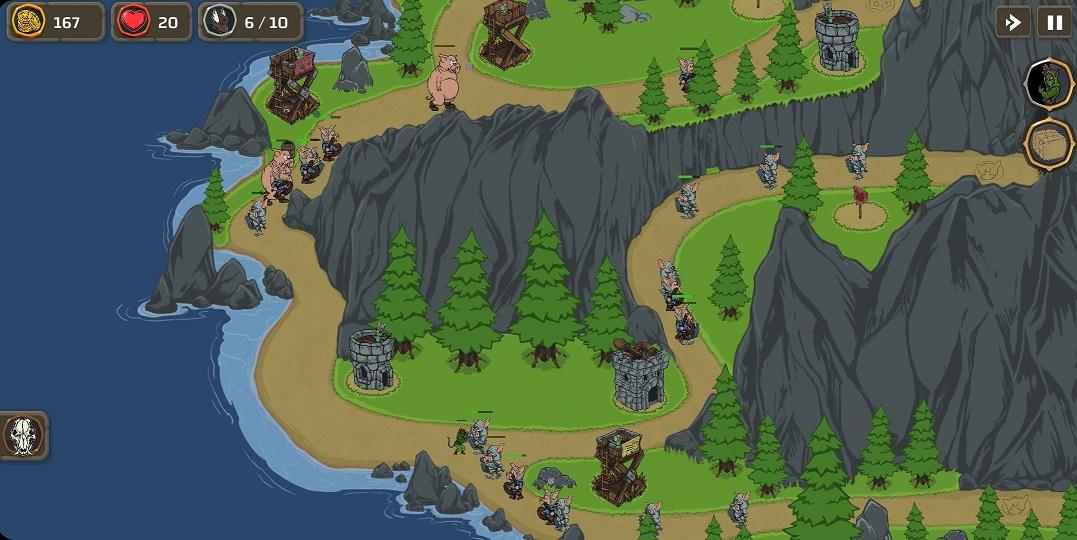This screenshot has width=1077, height=540.
Task: Use the boulder ability
Action: [x=1050, y=144]
